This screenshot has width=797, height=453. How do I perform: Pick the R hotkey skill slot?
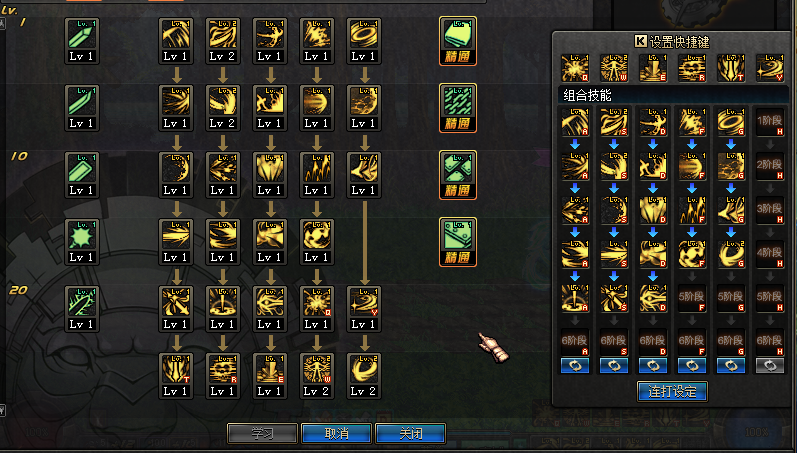point(691,67)
